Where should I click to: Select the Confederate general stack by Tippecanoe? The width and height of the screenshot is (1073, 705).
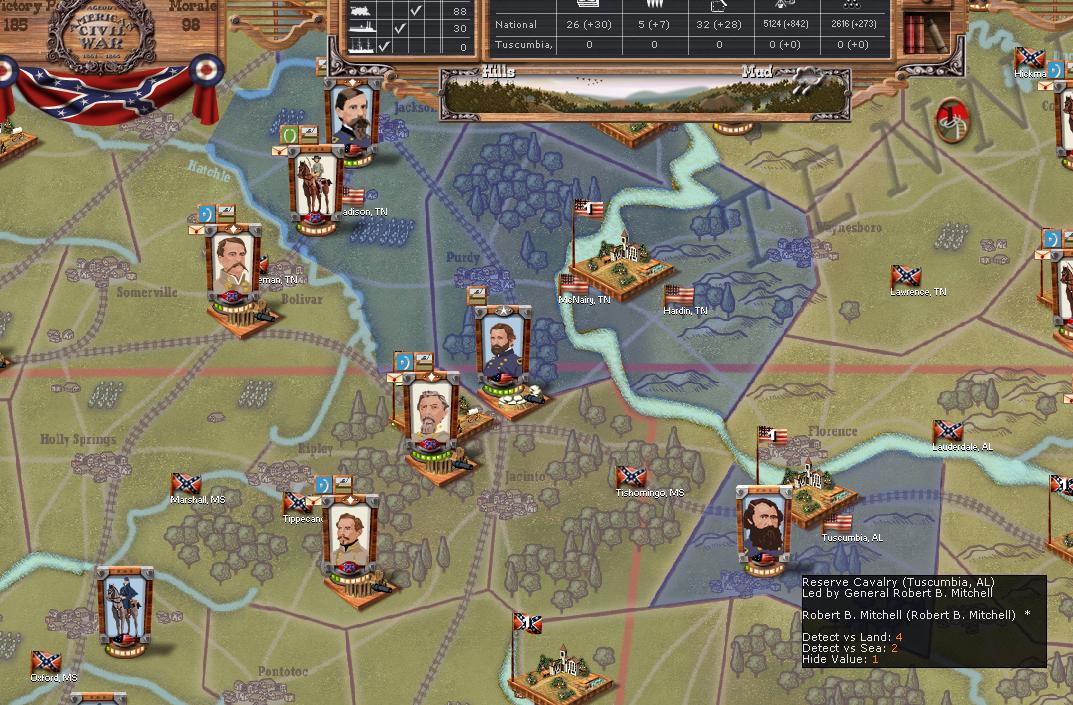[351, 537]
